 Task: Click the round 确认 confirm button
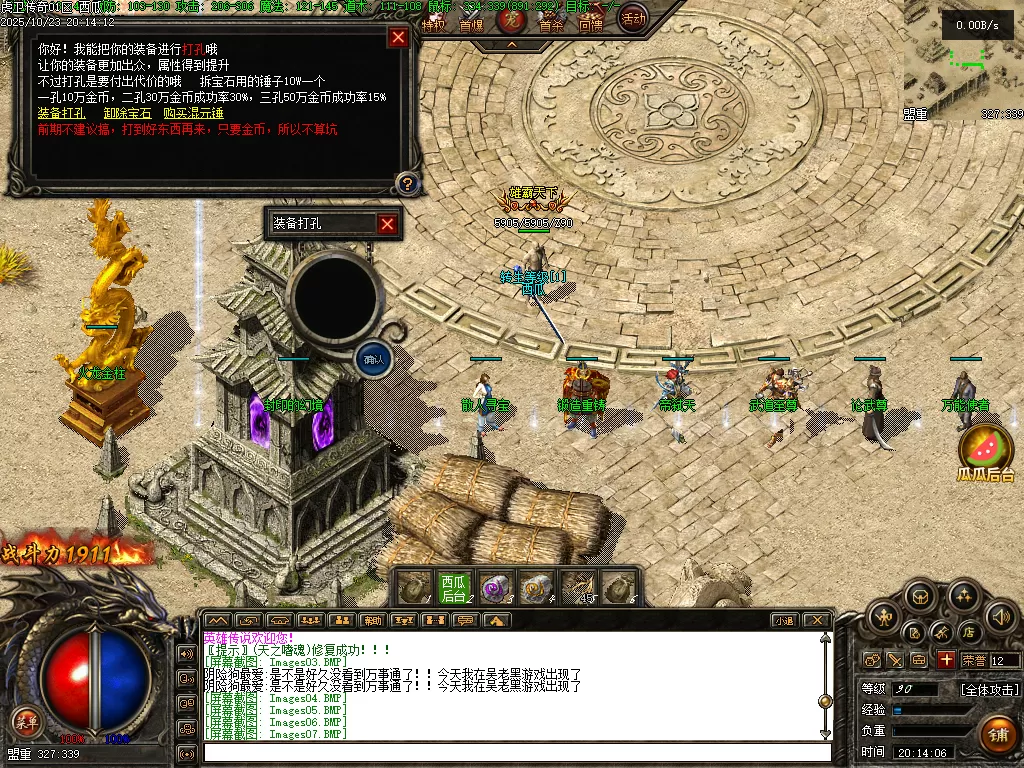pyautogui.click(x=374, y=359)
